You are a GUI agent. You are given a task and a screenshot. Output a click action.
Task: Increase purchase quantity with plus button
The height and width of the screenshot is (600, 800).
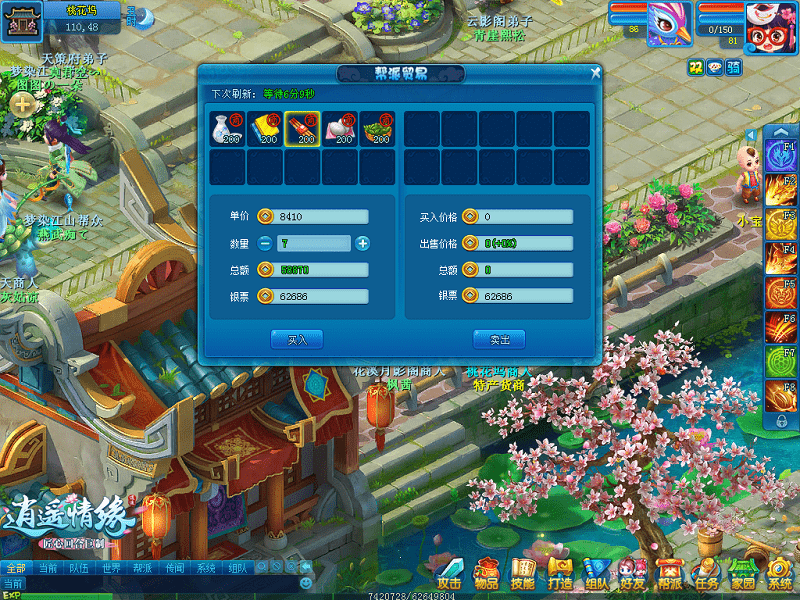[362, 243]
